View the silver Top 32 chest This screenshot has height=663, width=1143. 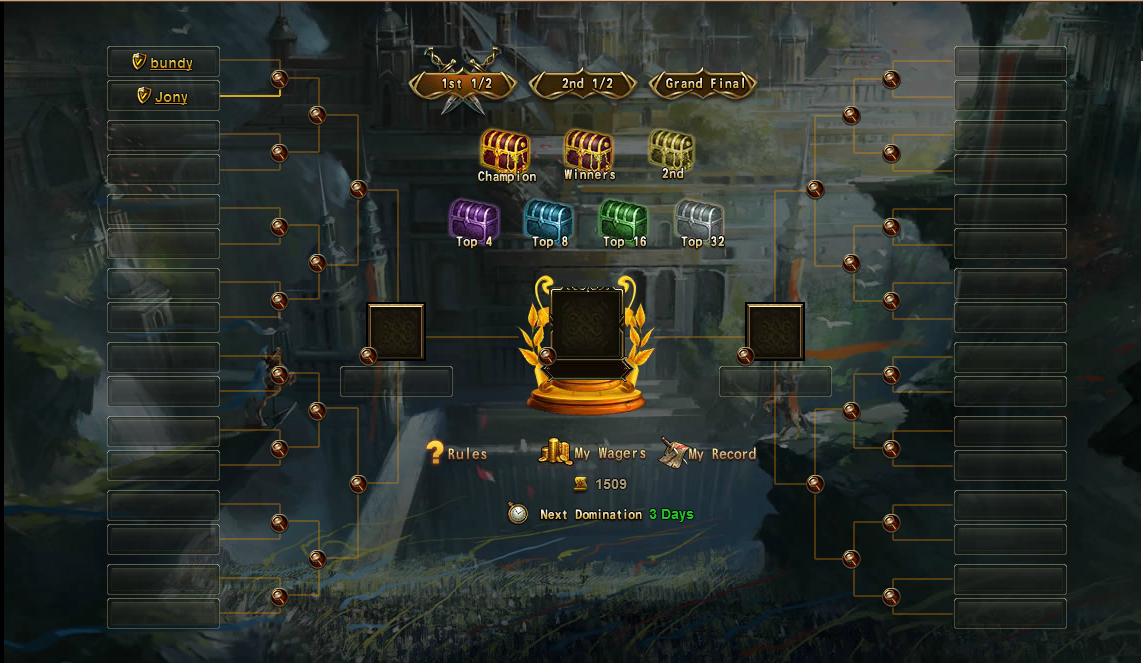coord(699,219)
